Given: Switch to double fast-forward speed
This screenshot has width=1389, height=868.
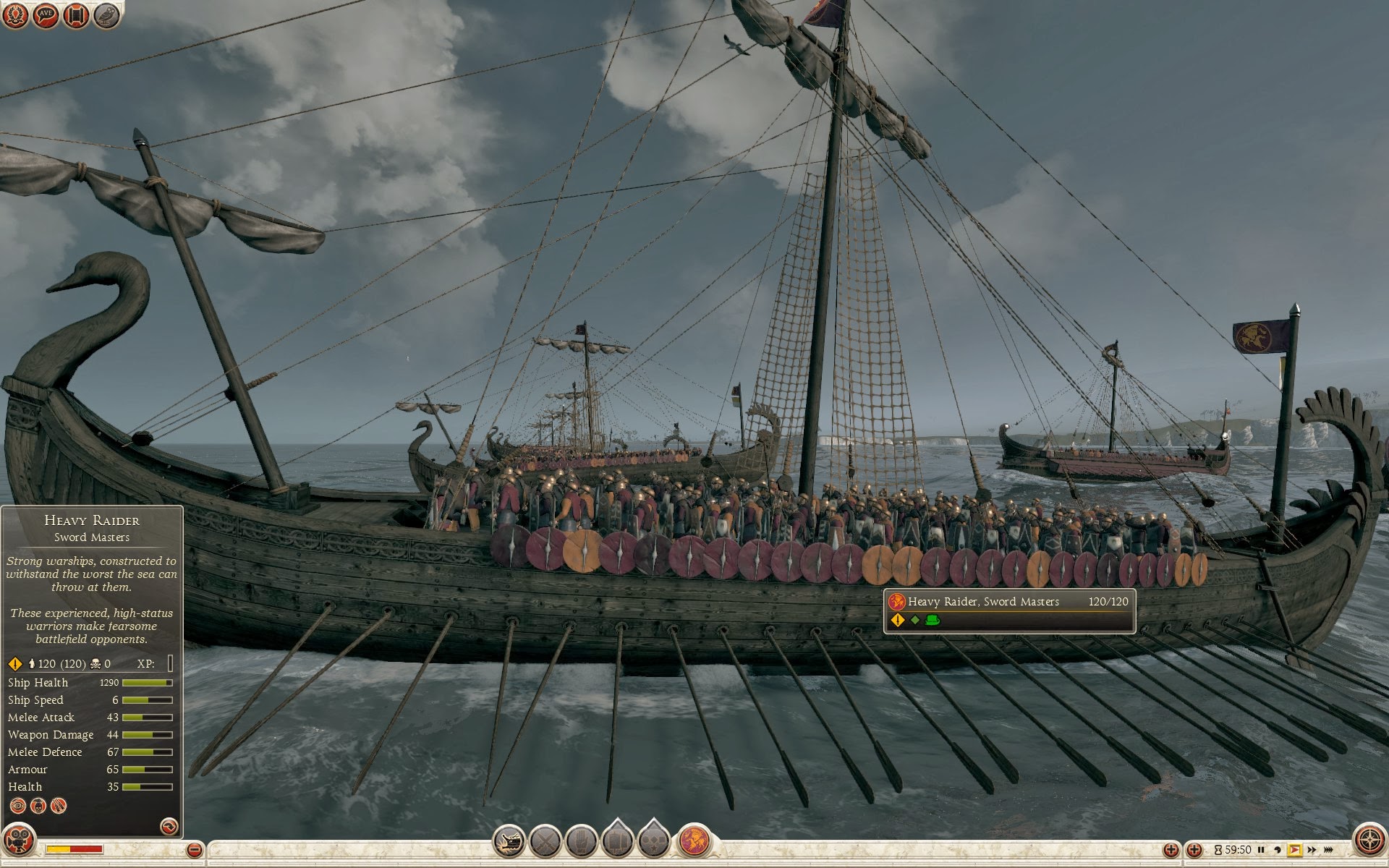Looking at the screenshot, I should click(1312, 850).
